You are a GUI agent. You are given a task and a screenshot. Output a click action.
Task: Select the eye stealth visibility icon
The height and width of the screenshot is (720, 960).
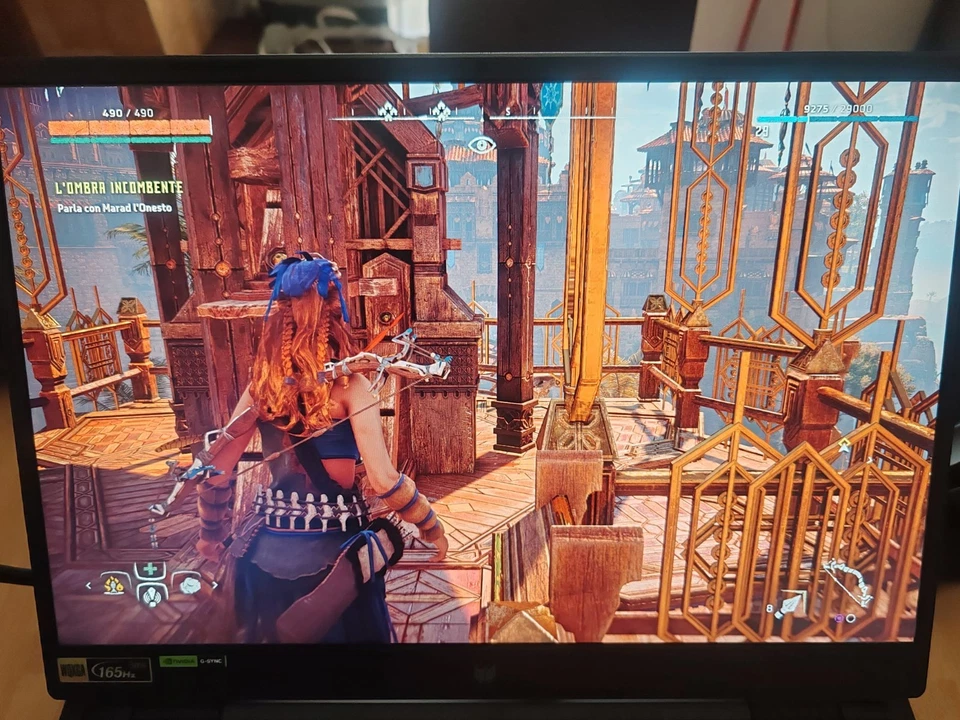click(x=482, y=145)
